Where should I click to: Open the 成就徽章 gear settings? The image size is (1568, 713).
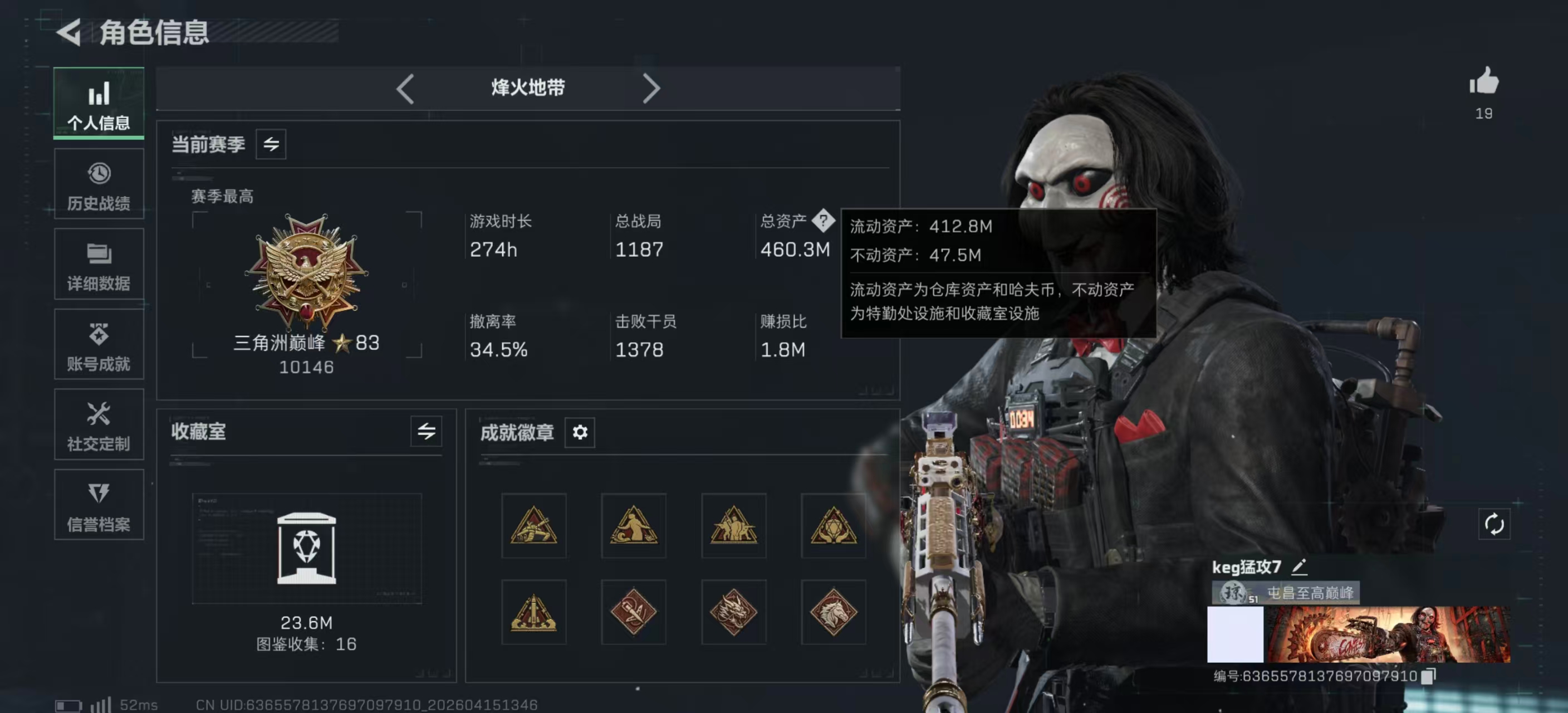[580, 432]
